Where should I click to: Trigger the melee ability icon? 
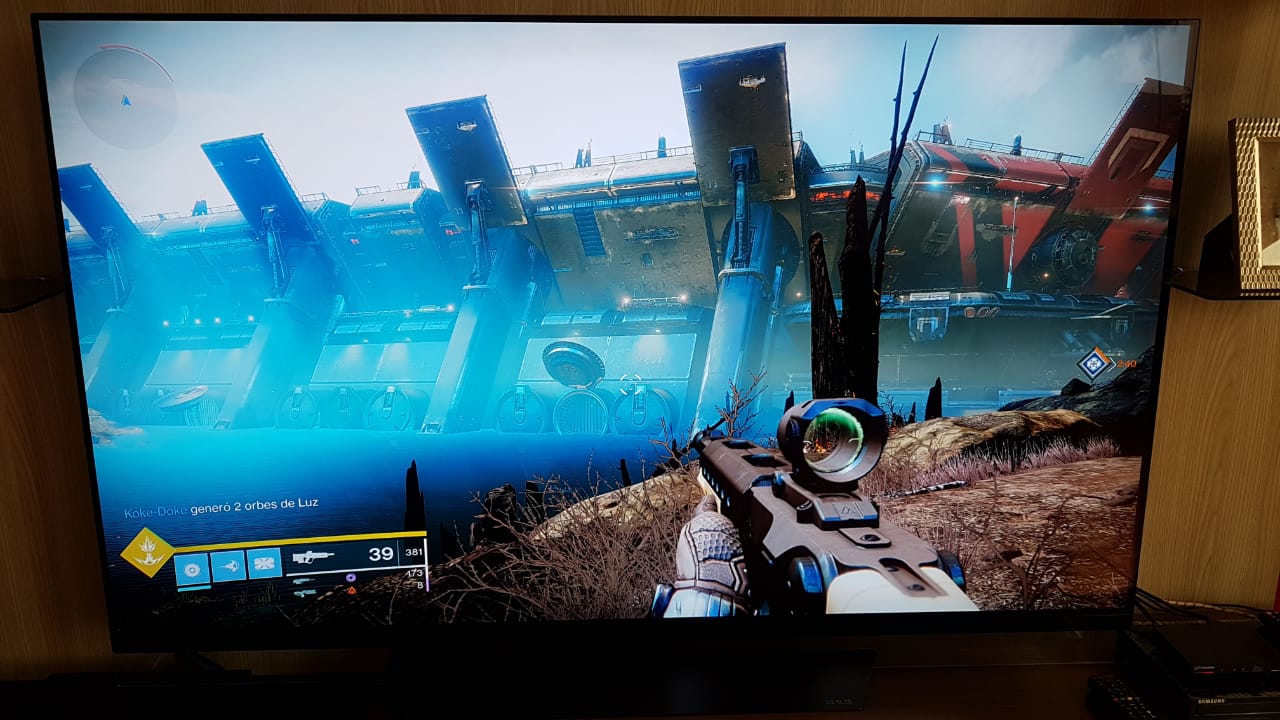pyautogui.click(x=228, y=566)
